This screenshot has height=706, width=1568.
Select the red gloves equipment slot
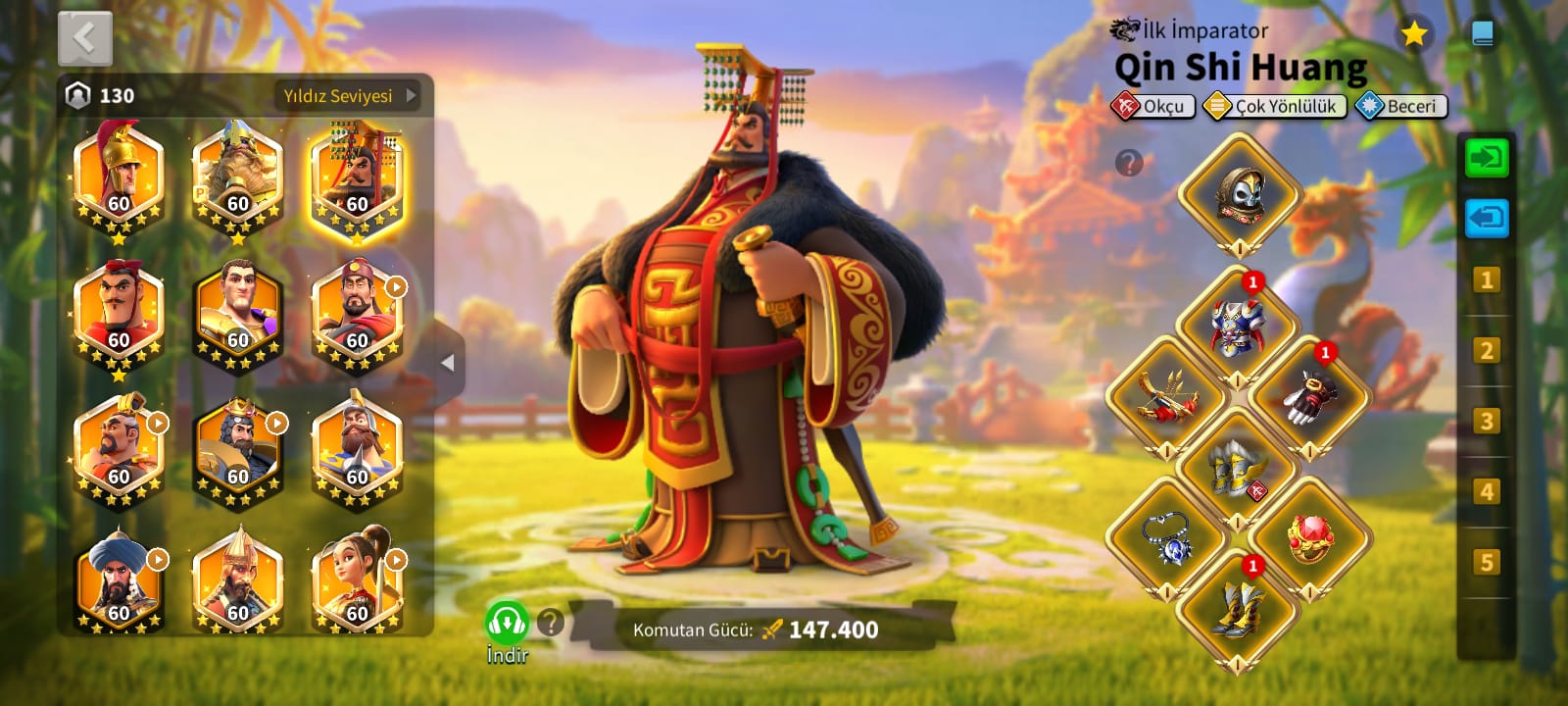1309,397
